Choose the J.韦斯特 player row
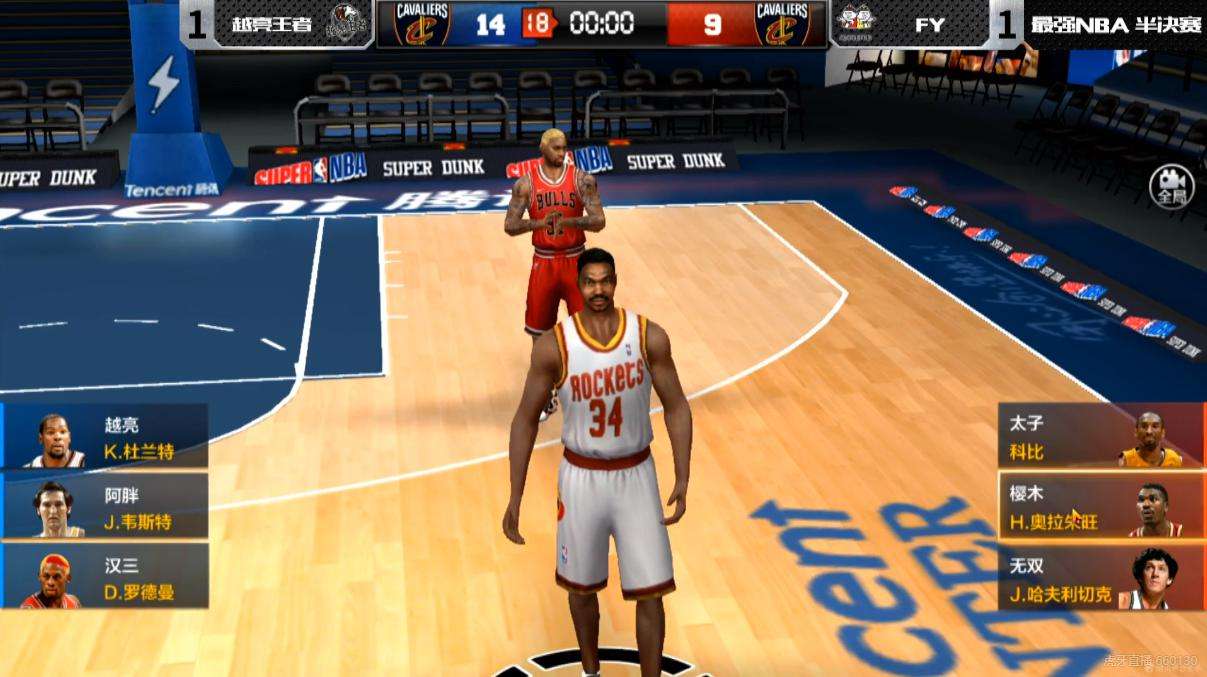Viewport: 1207px width, 677px height. [x=105, y=507]
